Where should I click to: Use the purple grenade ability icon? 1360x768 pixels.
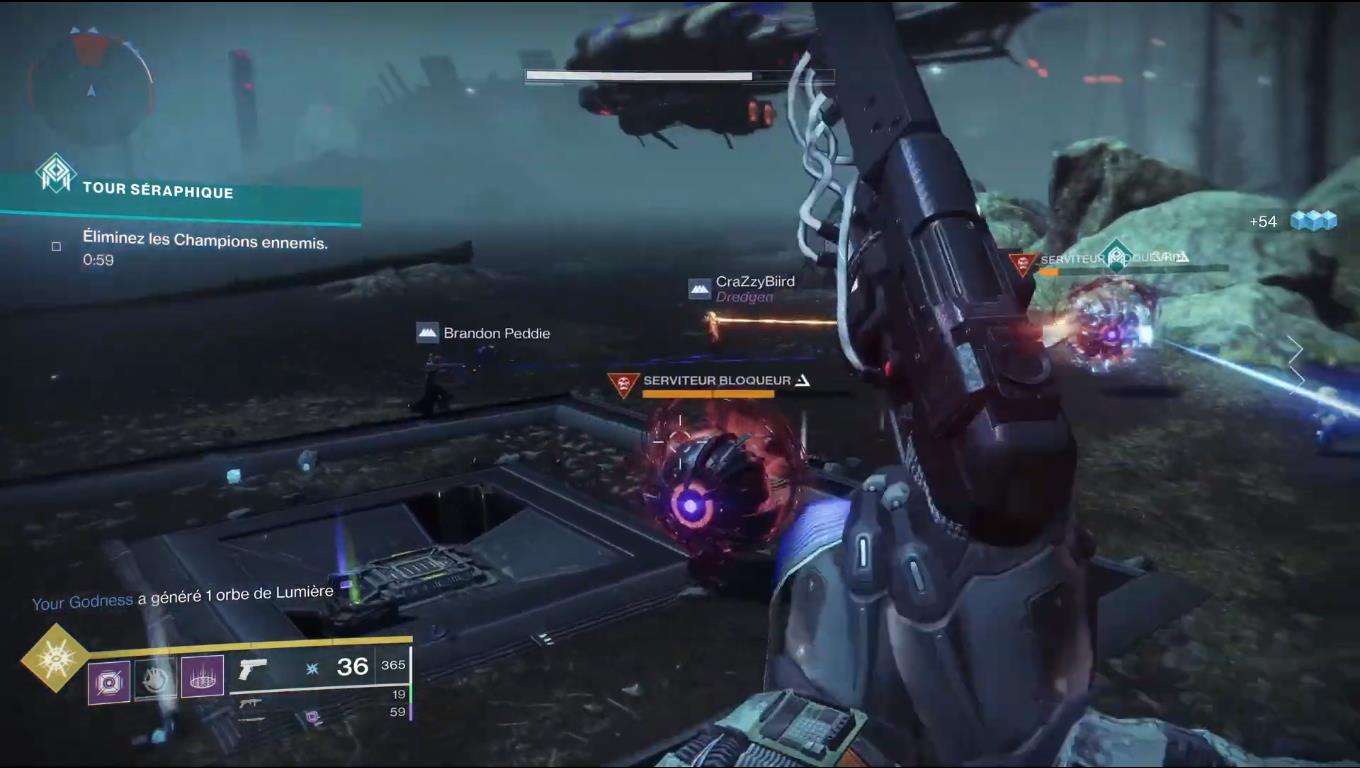click(x=109, y=681)
